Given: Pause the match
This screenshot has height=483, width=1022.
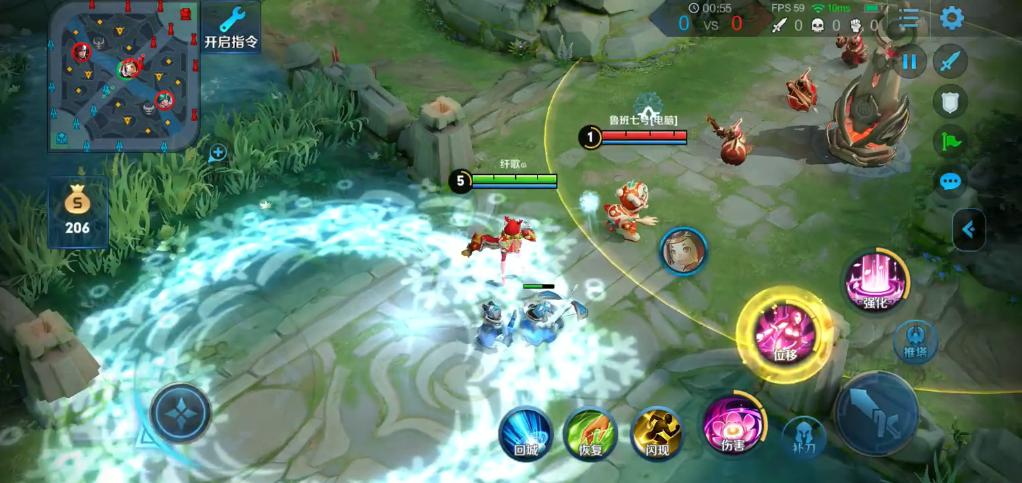Looking at the screenshot, I should click(x=909, y=62).
